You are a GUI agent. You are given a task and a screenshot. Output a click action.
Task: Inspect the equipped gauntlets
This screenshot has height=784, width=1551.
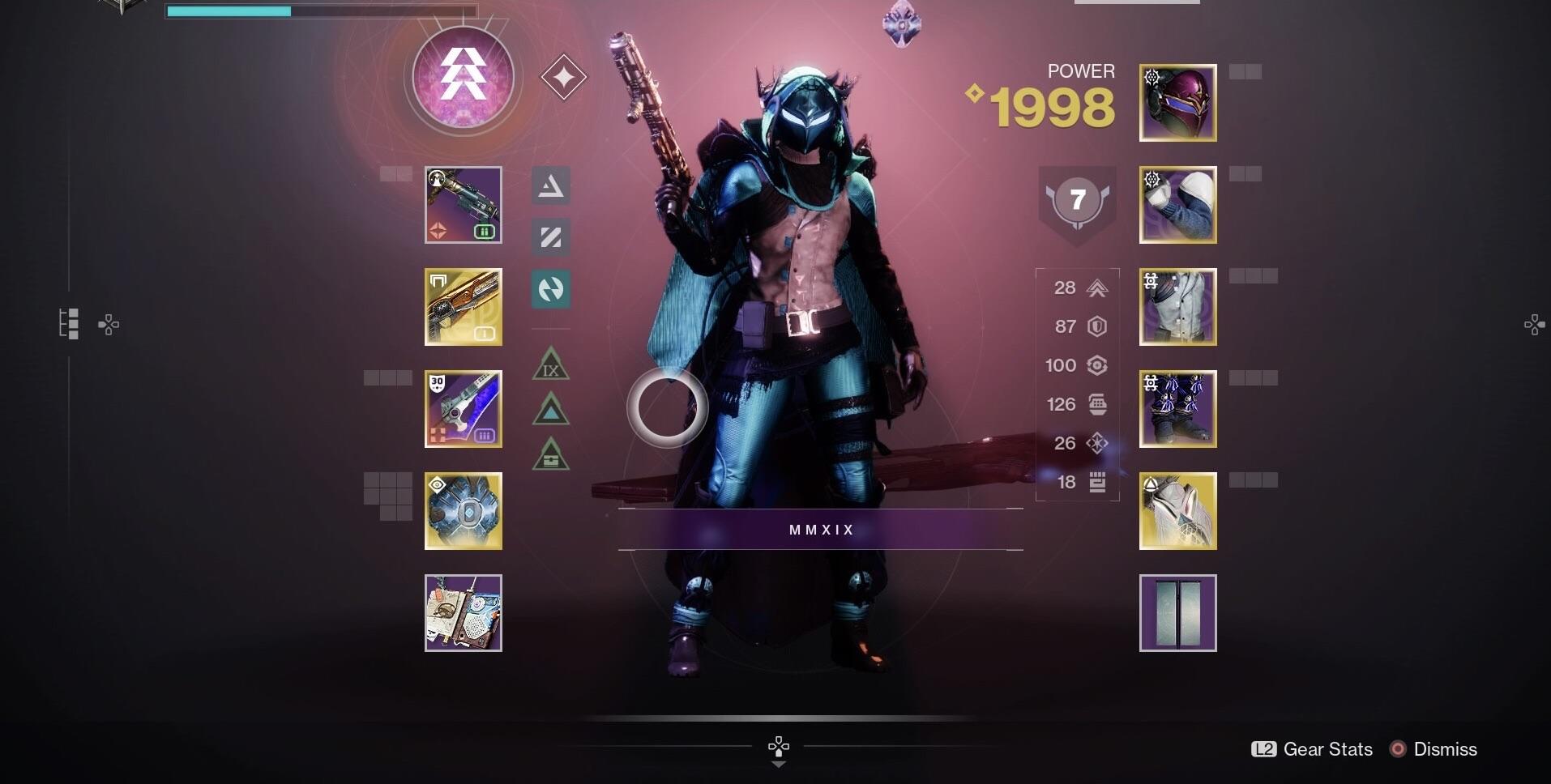pyautogui.click(x=1177, y=205)
